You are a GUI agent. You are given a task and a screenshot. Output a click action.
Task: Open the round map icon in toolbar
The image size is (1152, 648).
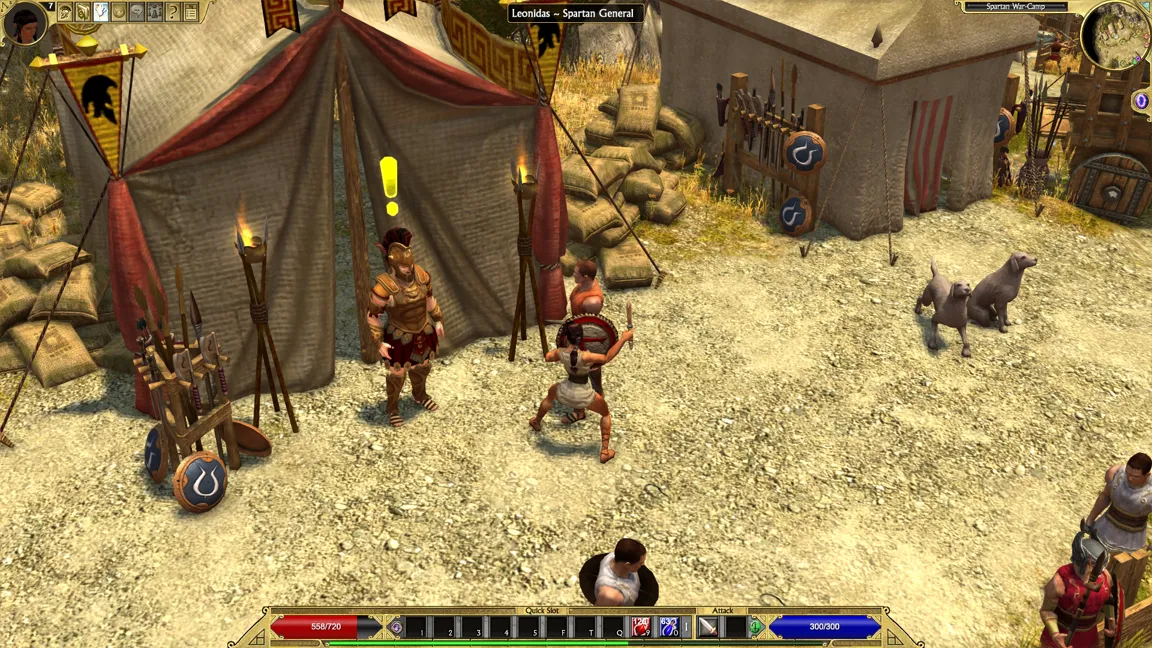119,12
